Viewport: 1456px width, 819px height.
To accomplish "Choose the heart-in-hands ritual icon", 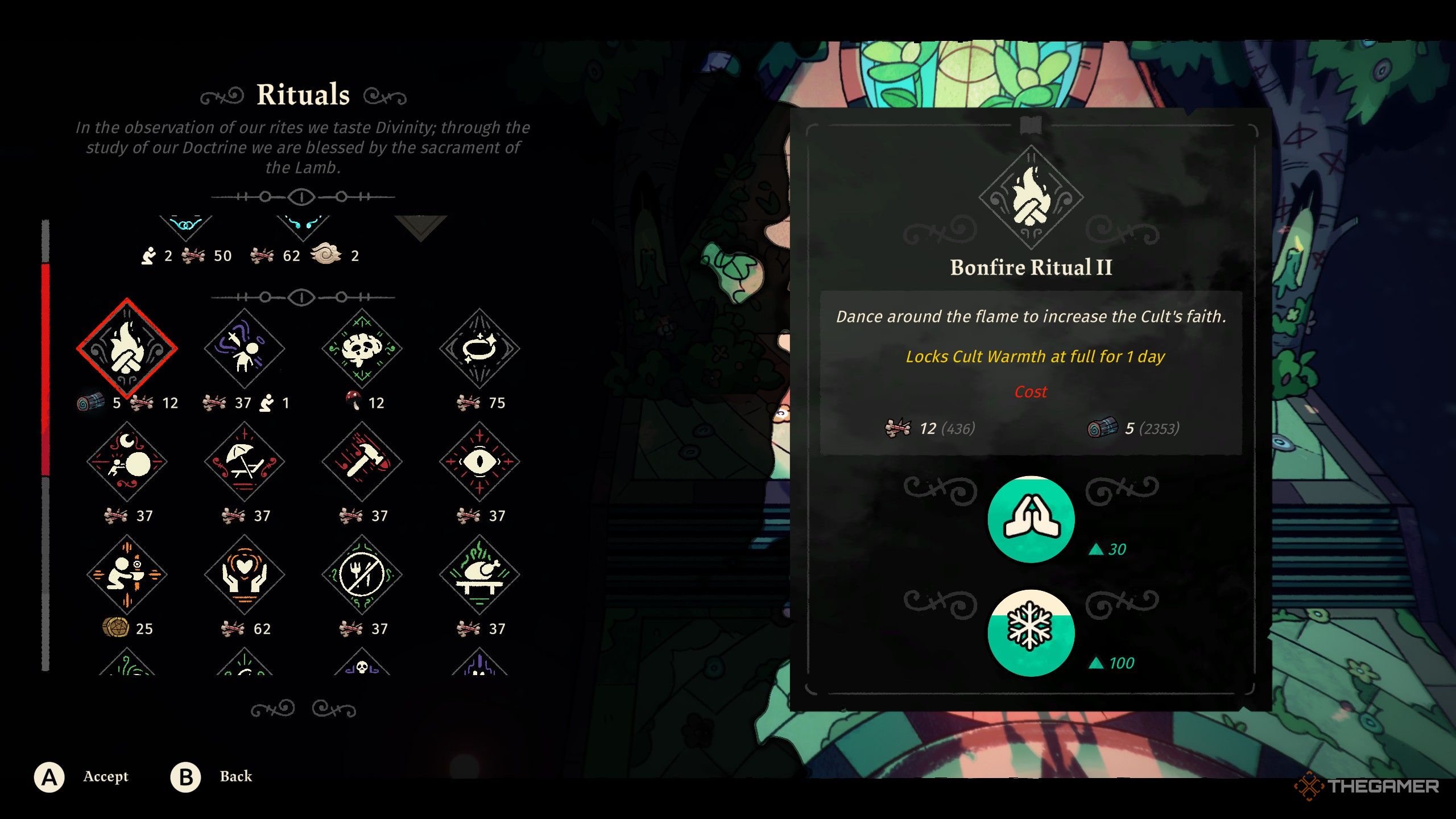I will 245,574.
